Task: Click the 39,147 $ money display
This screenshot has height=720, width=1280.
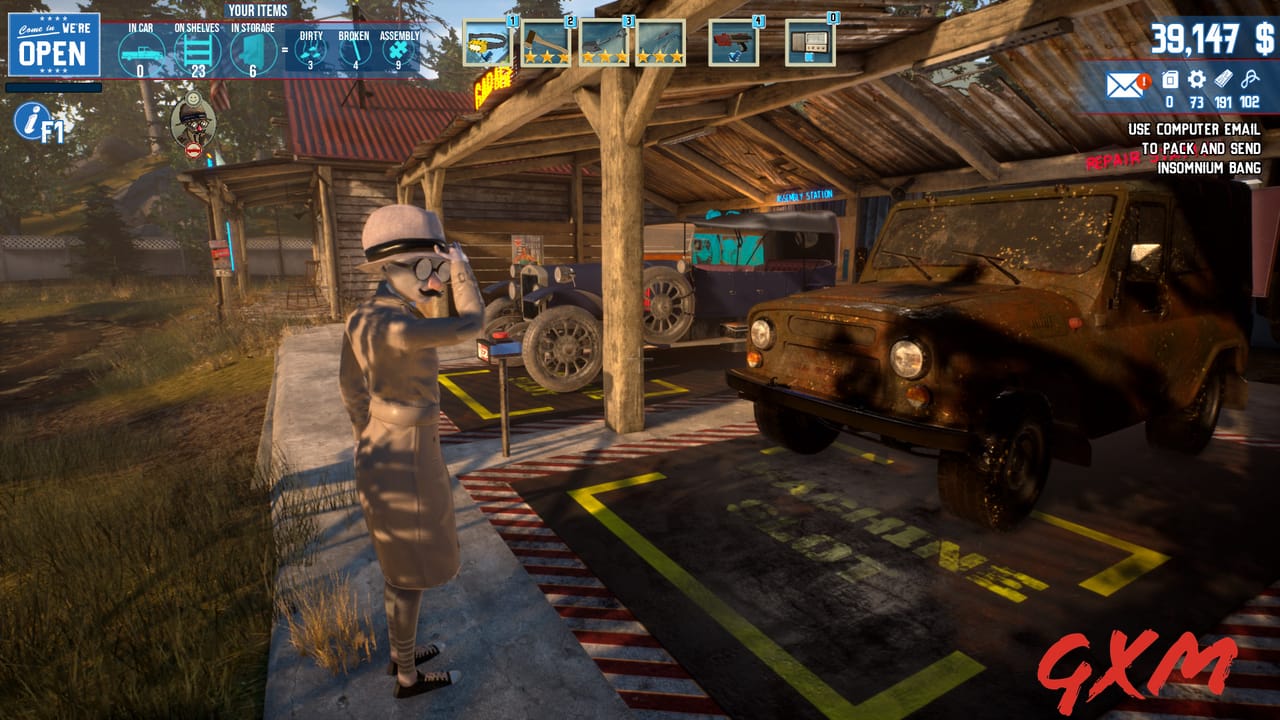Action: (x=1213, y=38)
